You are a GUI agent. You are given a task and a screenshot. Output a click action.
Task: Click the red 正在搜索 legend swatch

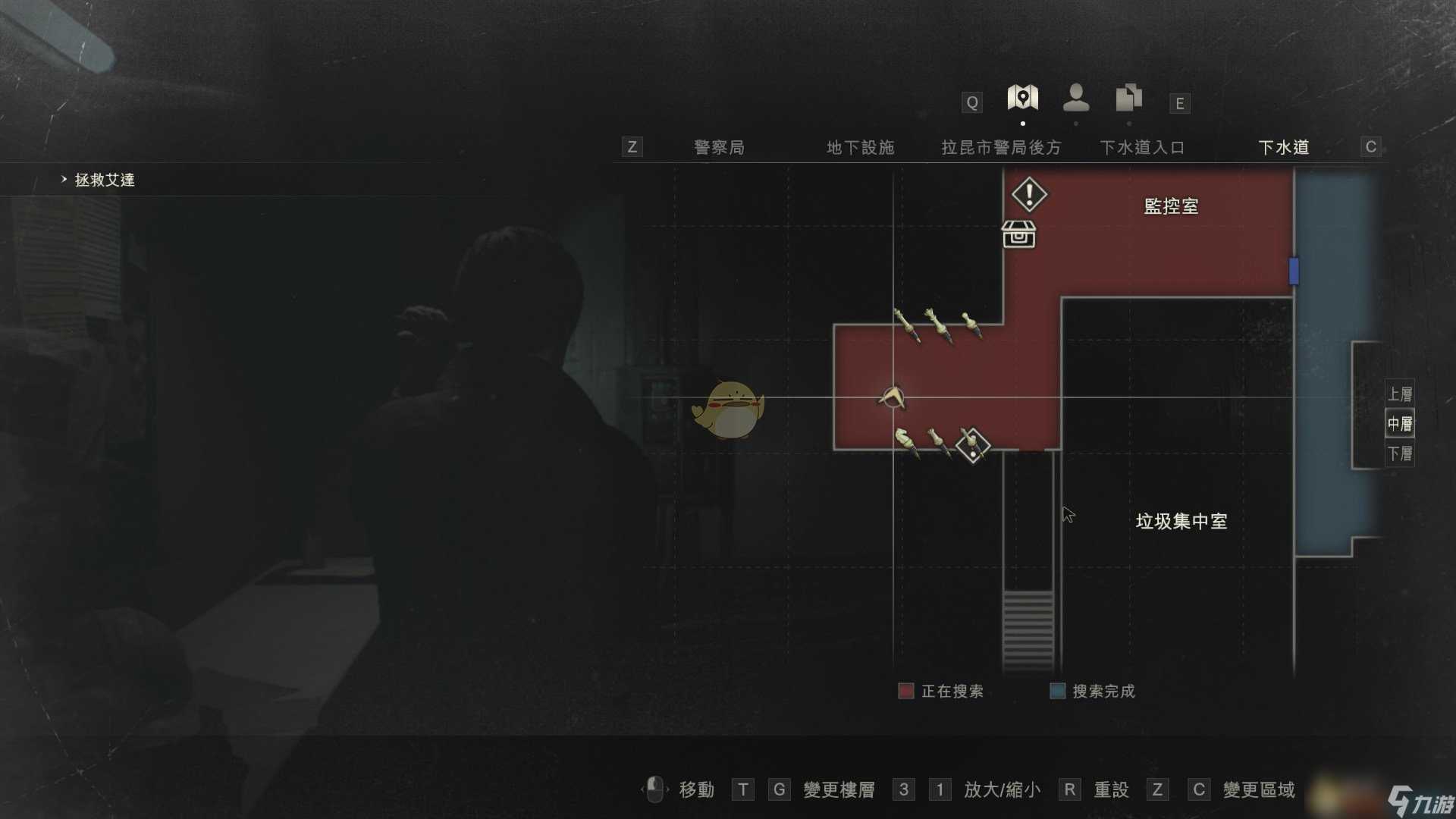coord(905,691)
